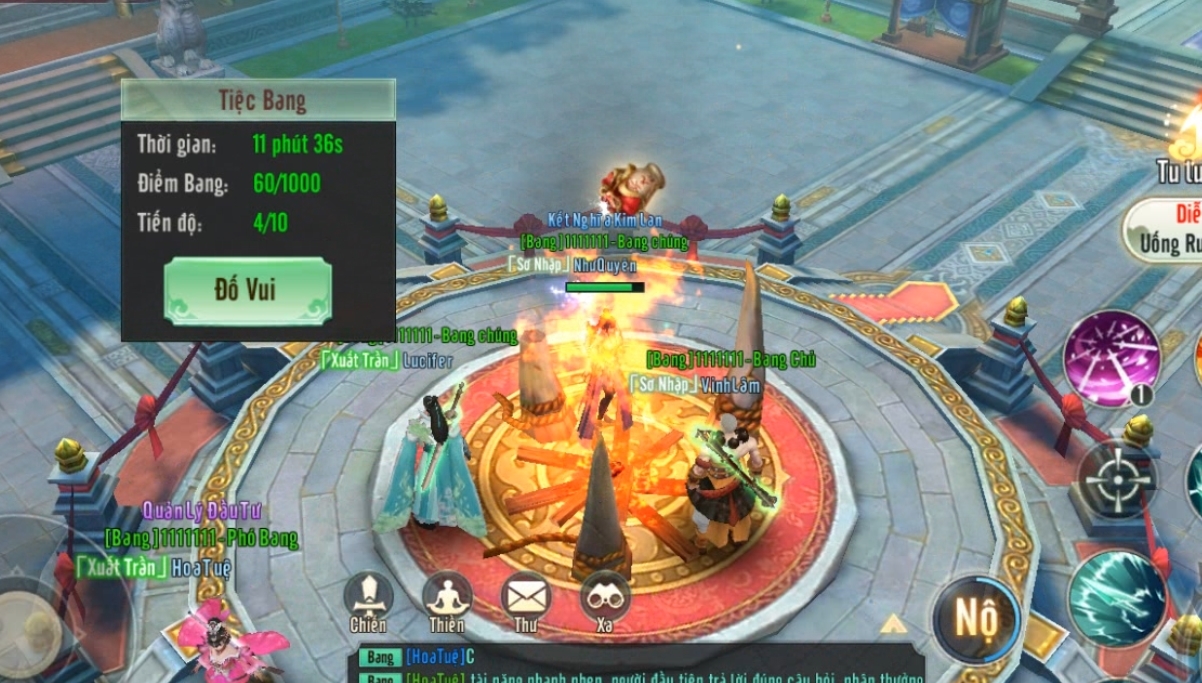Expand the chat panel with the yellow arrow
This screenshot has width=1202, height=683.
pyautogui.click(x=892, y=625)
